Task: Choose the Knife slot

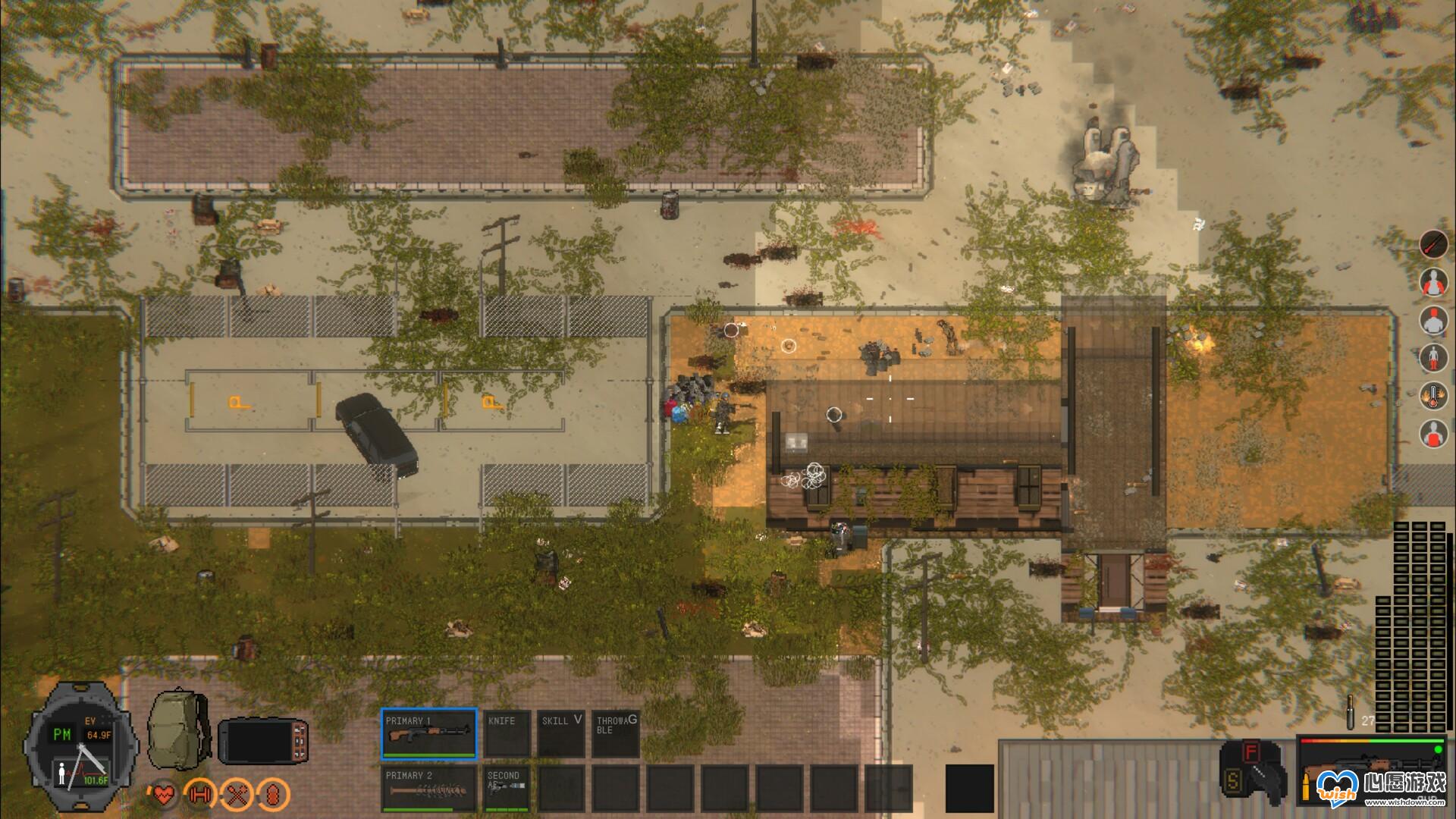Action: pyautogui.click(x=507, y=734)
